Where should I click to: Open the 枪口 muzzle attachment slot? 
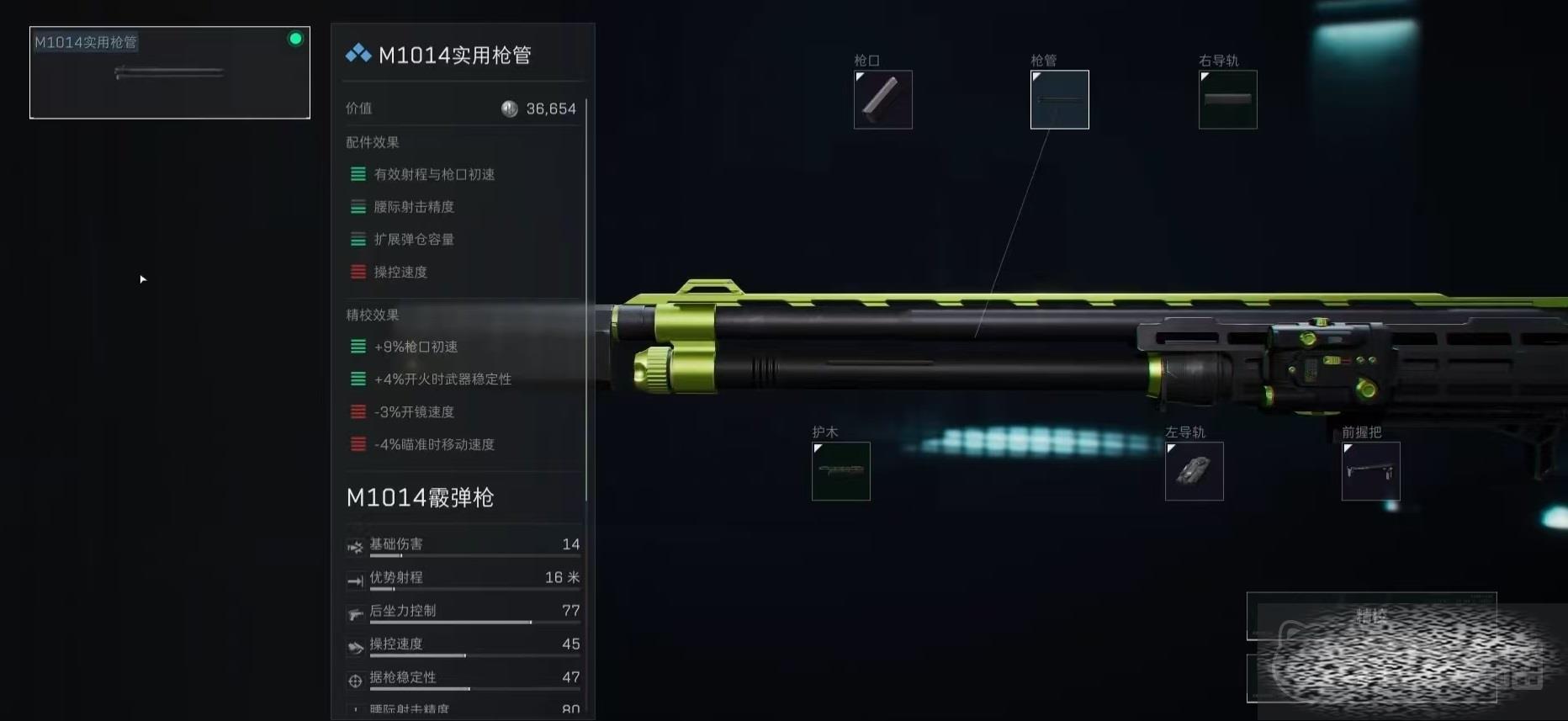[882, 99]
